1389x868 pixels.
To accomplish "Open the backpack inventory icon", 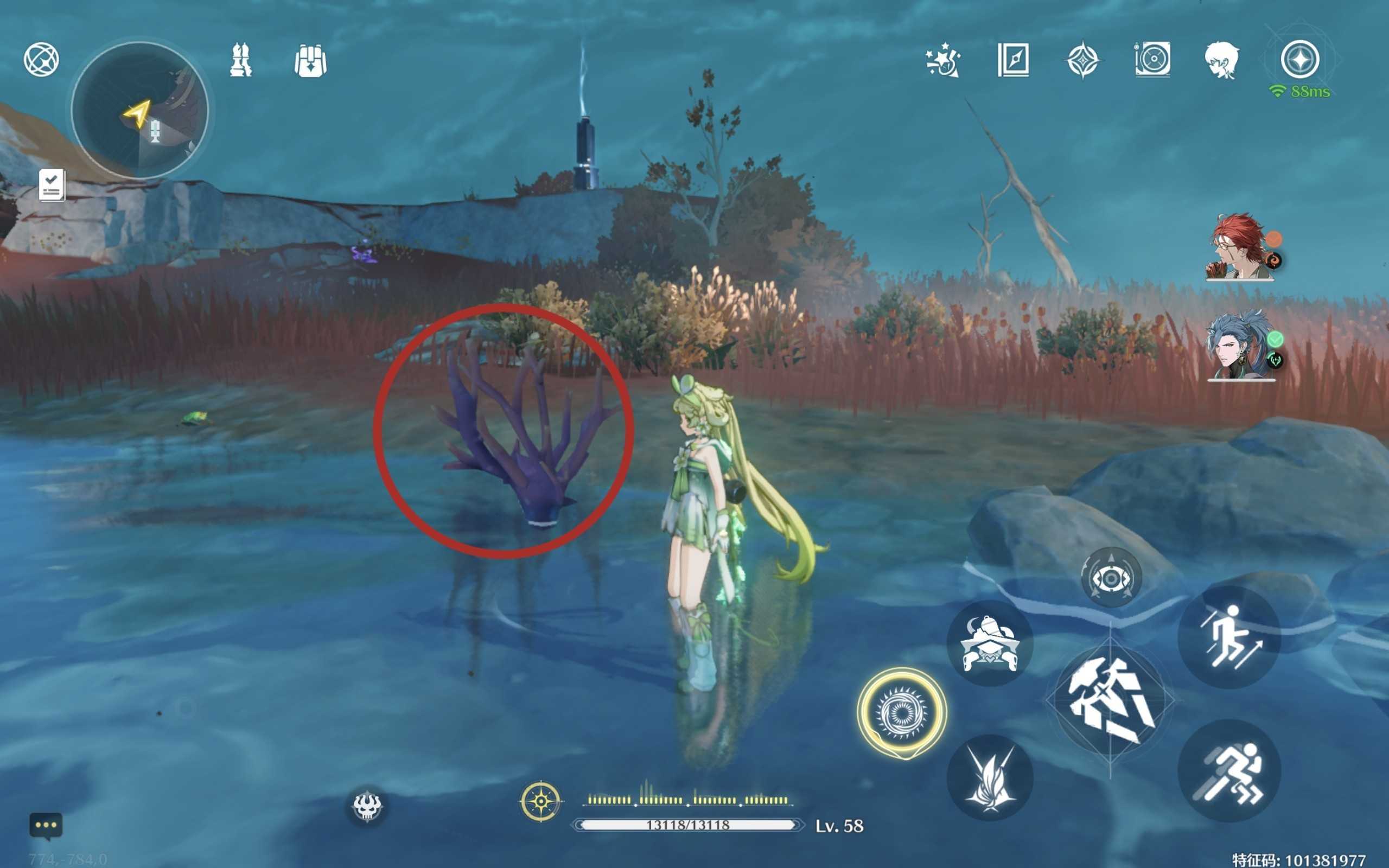I will (x=310, y=60).
